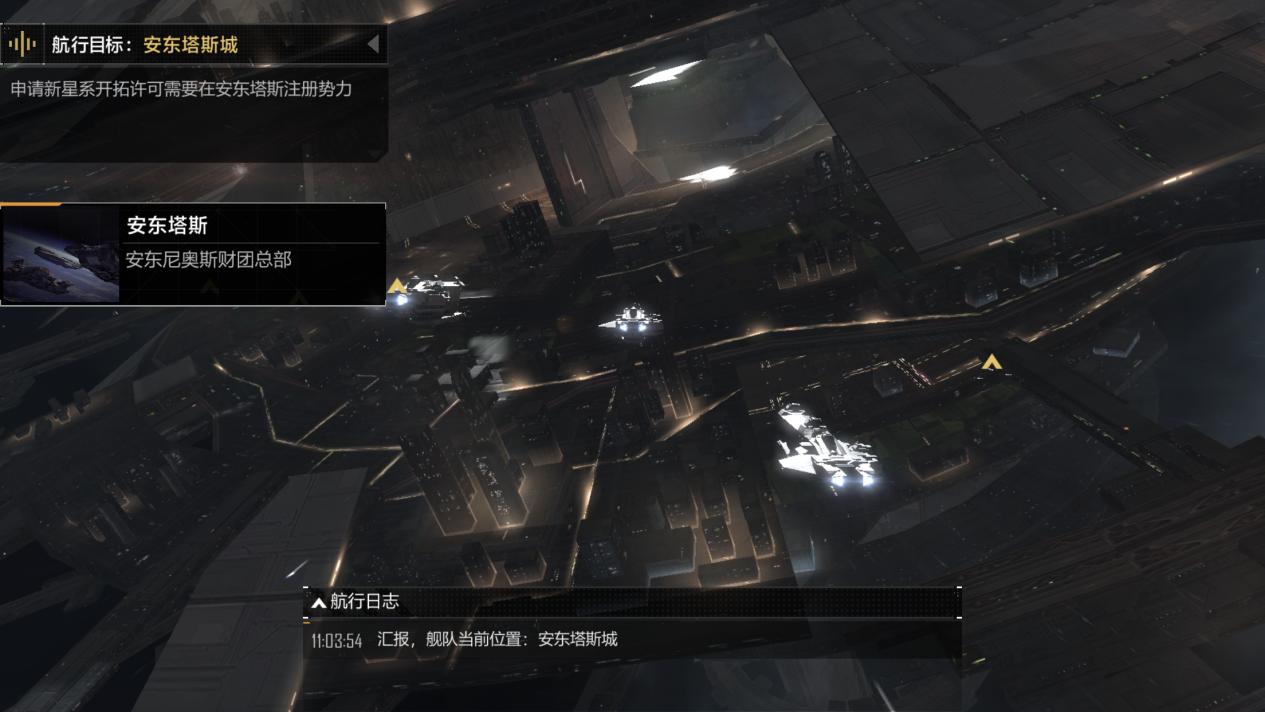Viewport: 1265px width, 712px height.
Task: Open the 11:03:54 fleet position log entry
Action: coord(464,640)
